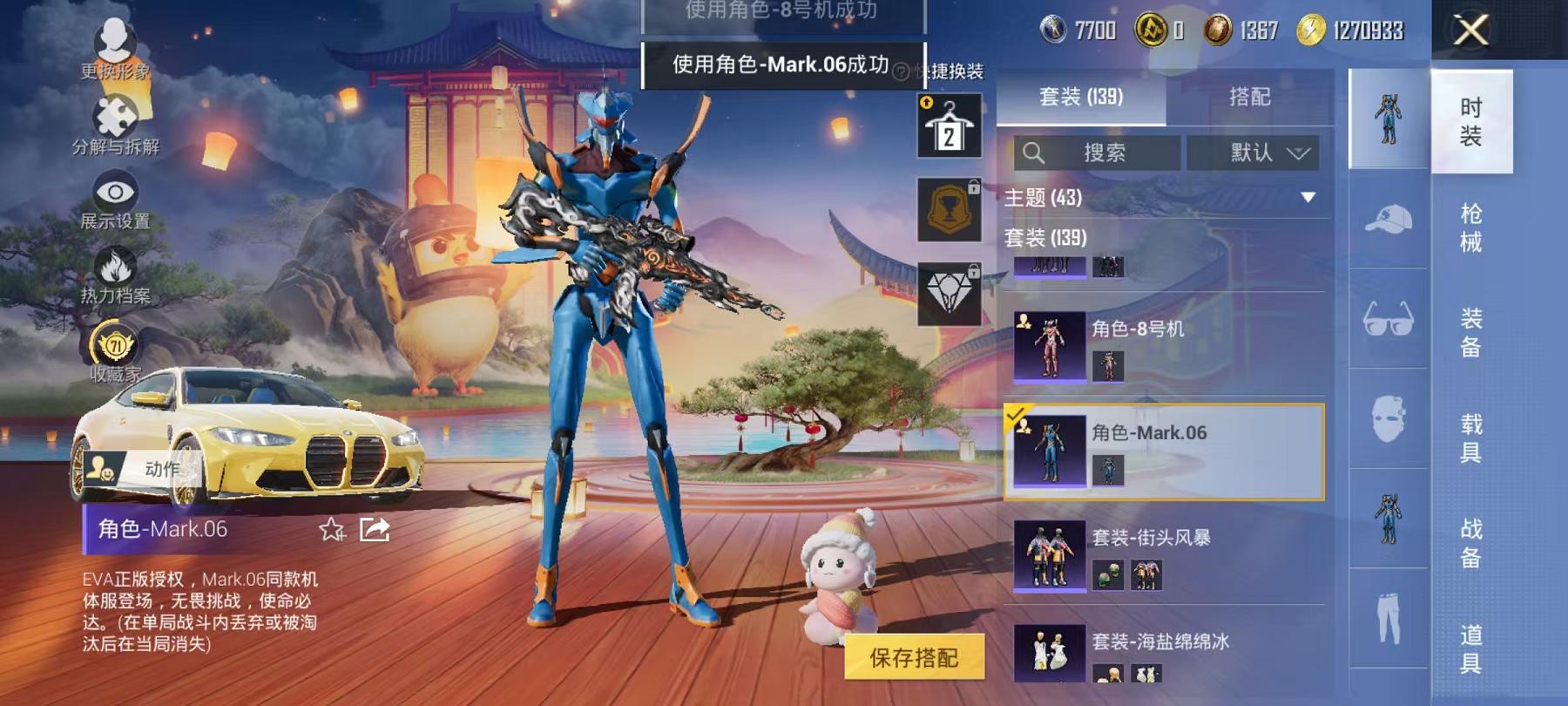Collapse the 主题 (43) section

click(x=1306, y=196)
